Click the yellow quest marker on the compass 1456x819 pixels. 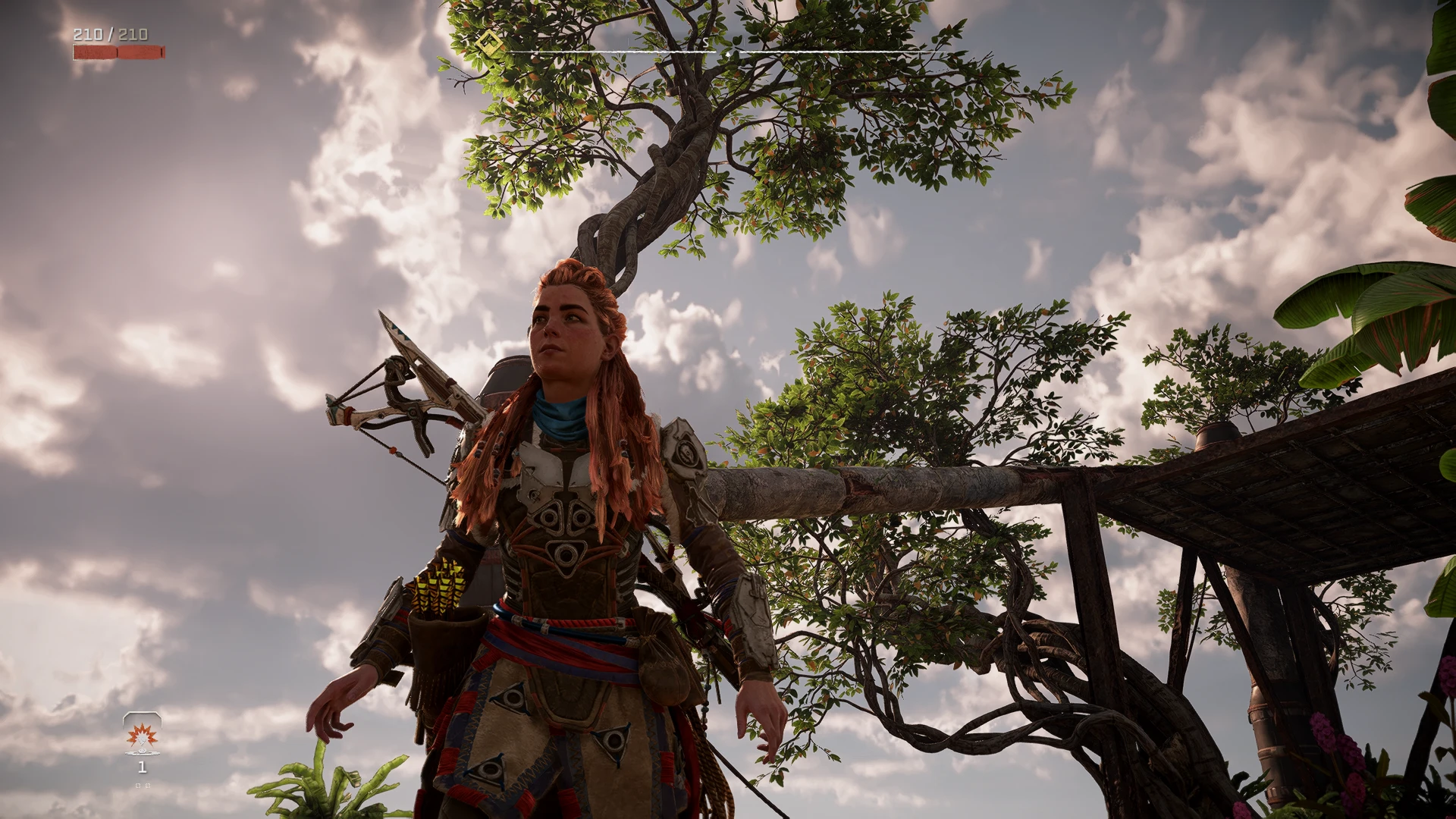pos(488,42)
